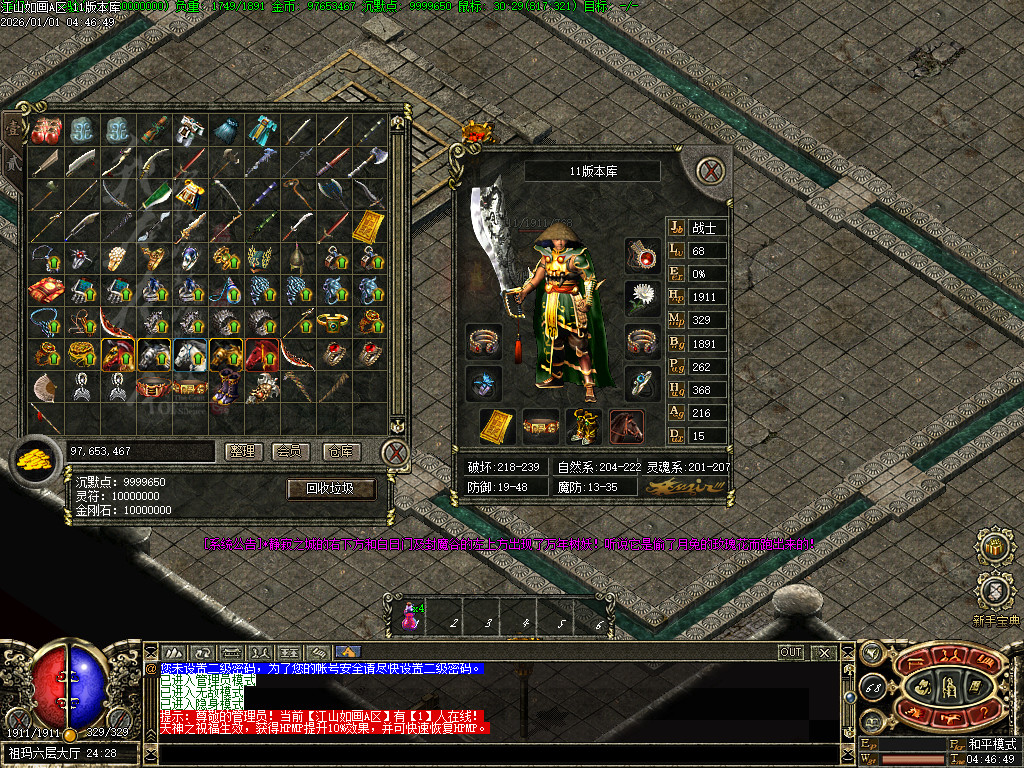Click the white horse item with blue border
Screen dimensions: 1024x768
189,354
